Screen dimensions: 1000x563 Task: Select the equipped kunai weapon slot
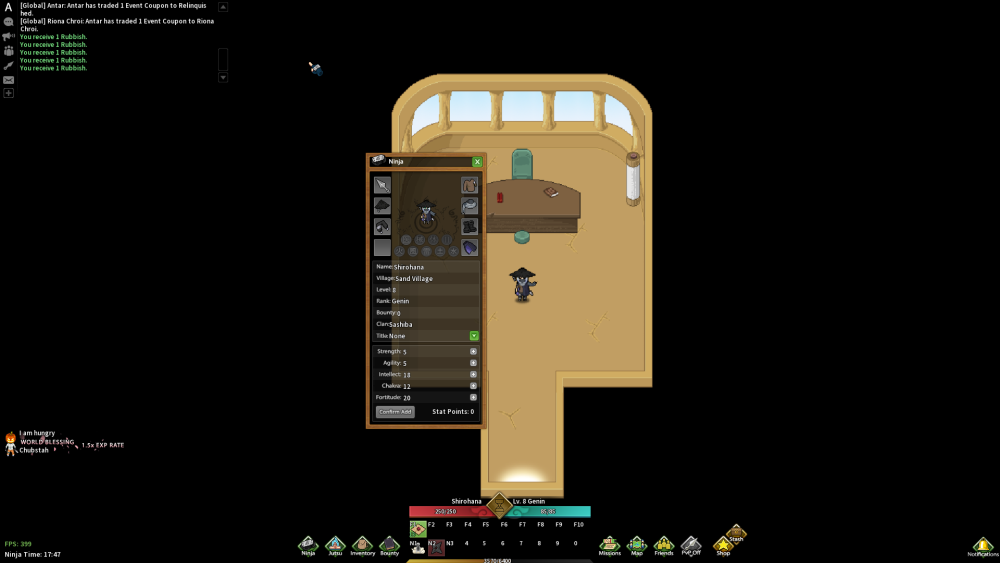(x=382, y=185)
